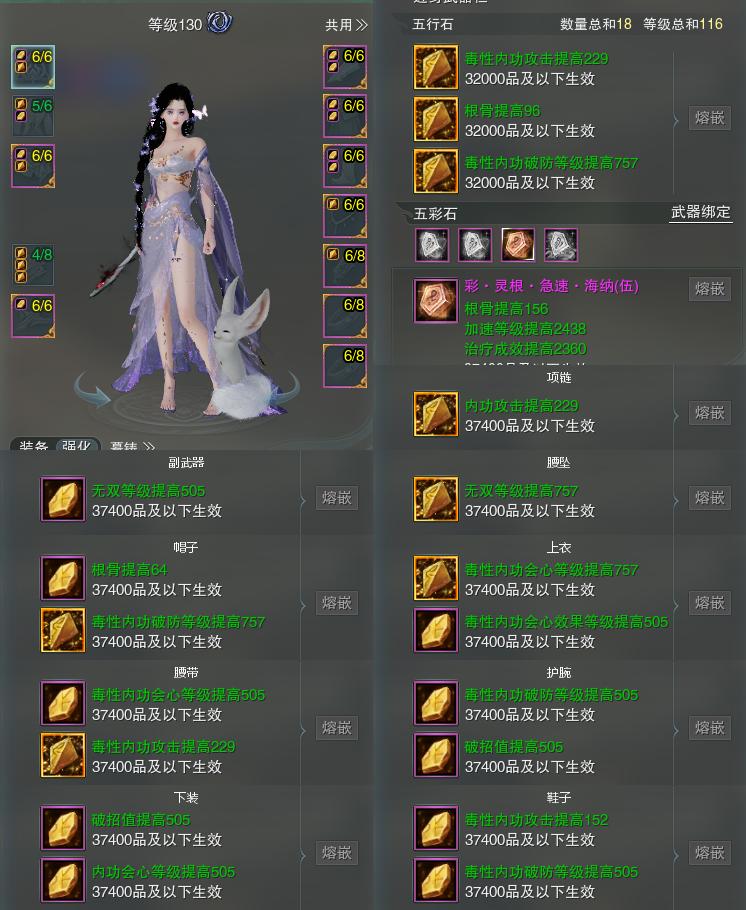This screenshot has height=910, width=746.
Task: Click 熔嵌 for the 五行石 weapon stones
Action: (709, 118)
